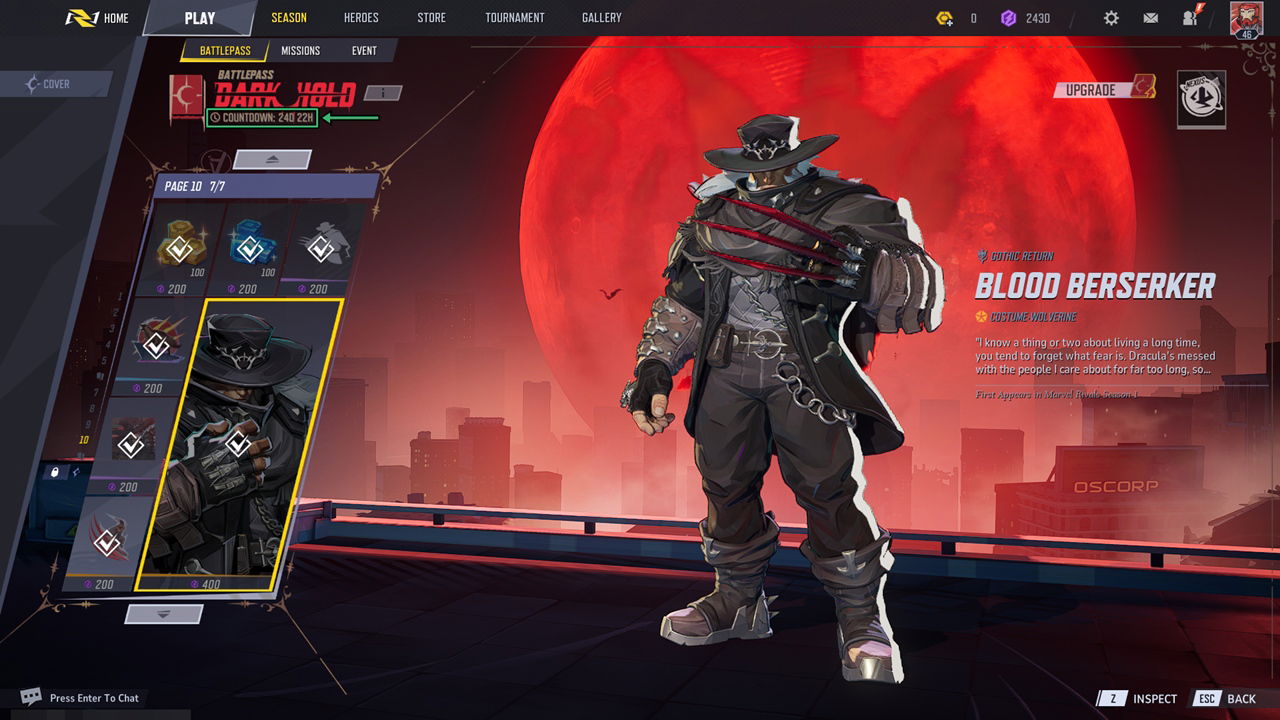This screenshot has height=720, width=1280.
Task: Switch to the Missions tab
Action: tap(300, 50)
